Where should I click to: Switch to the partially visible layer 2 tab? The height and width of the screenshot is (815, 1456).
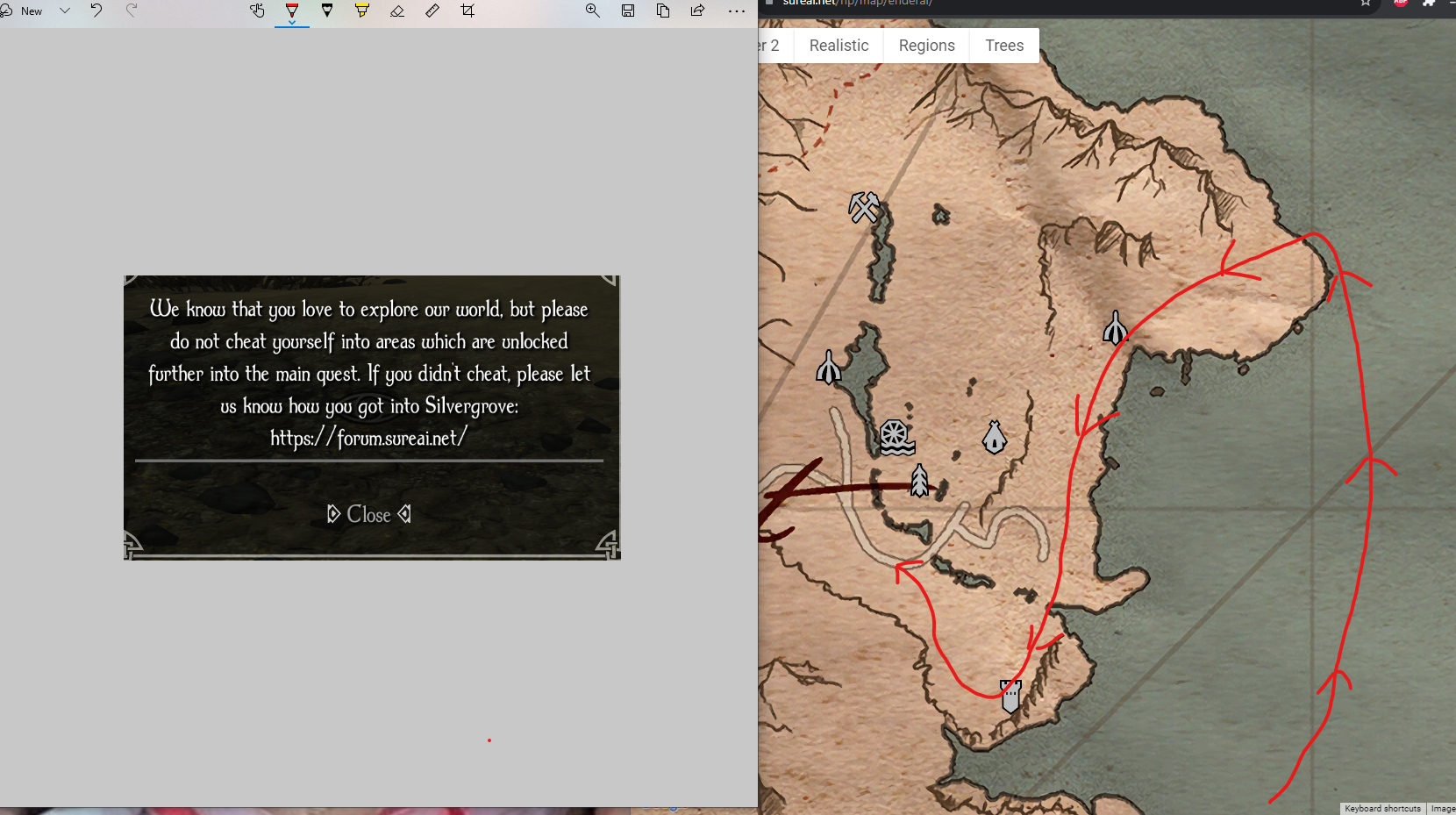769,45
